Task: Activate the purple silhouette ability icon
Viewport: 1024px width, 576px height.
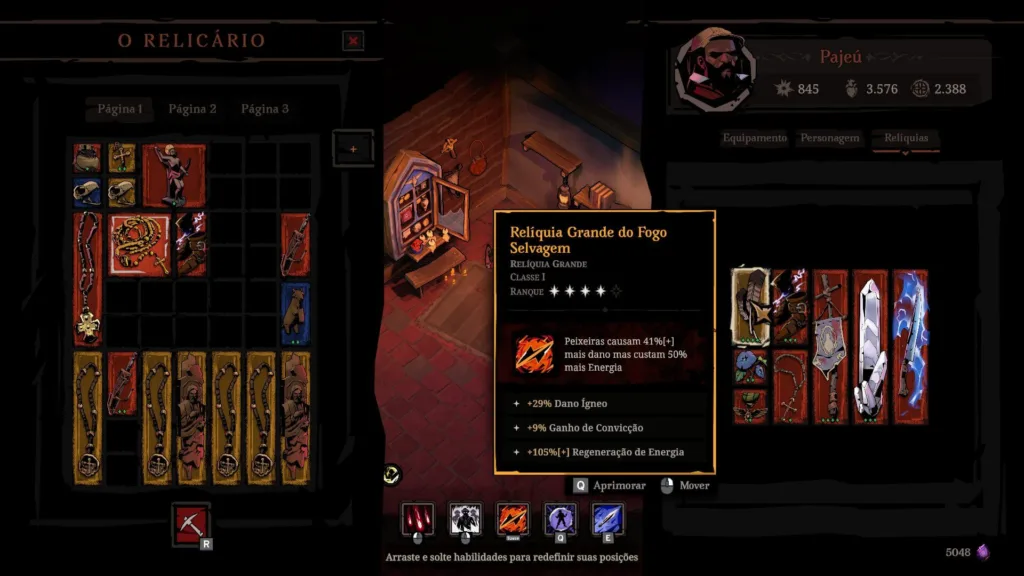Action: [x=561, y=518]
